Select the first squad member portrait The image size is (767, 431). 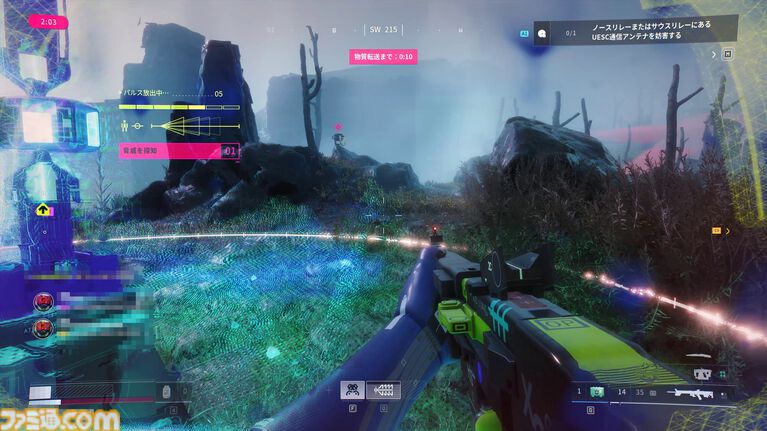click(x=45, y=301)
